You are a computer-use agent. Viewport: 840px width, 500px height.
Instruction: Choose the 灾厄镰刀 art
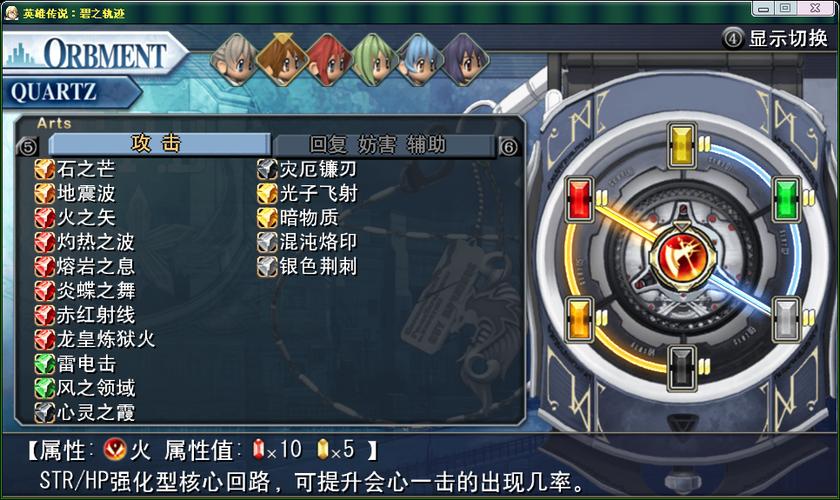[x=317, y=169]
